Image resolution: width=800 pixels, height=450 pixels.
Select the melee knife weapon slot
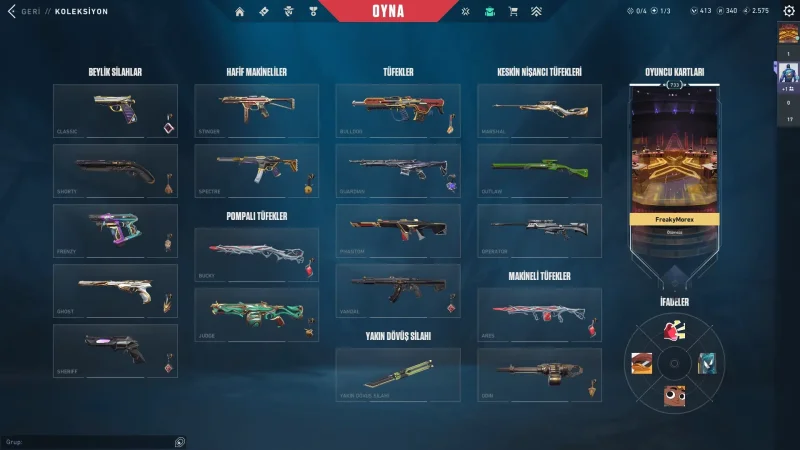click(x=398, y=374)
